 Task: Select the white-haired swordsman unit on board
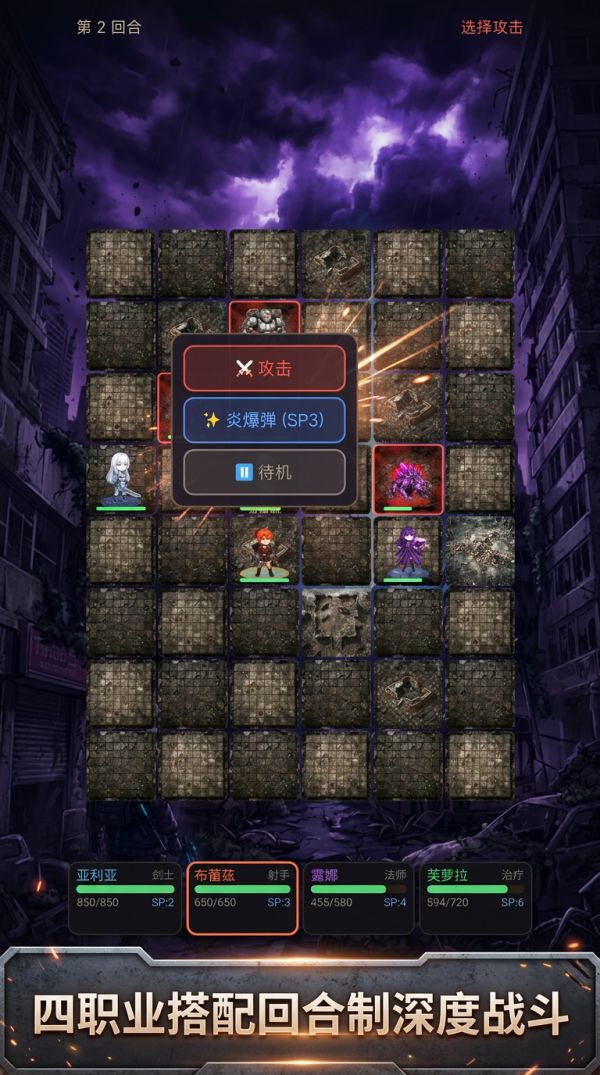(121, 478)
